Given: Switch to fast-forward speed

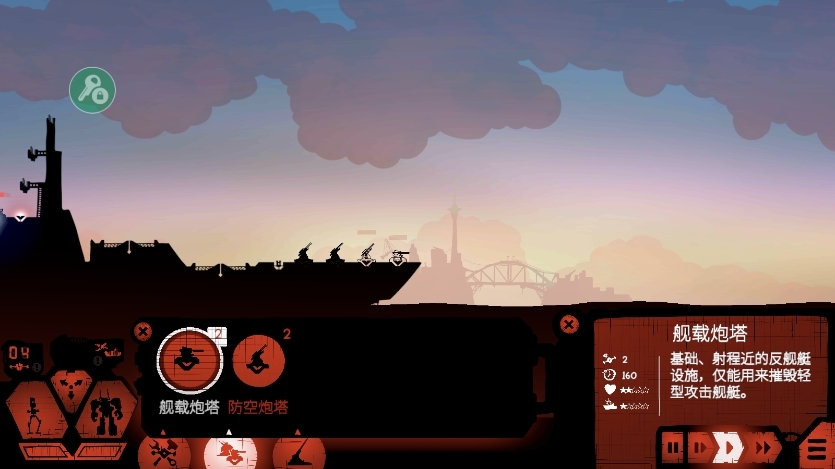Looking at the screenshot, I should coord(766,447).
